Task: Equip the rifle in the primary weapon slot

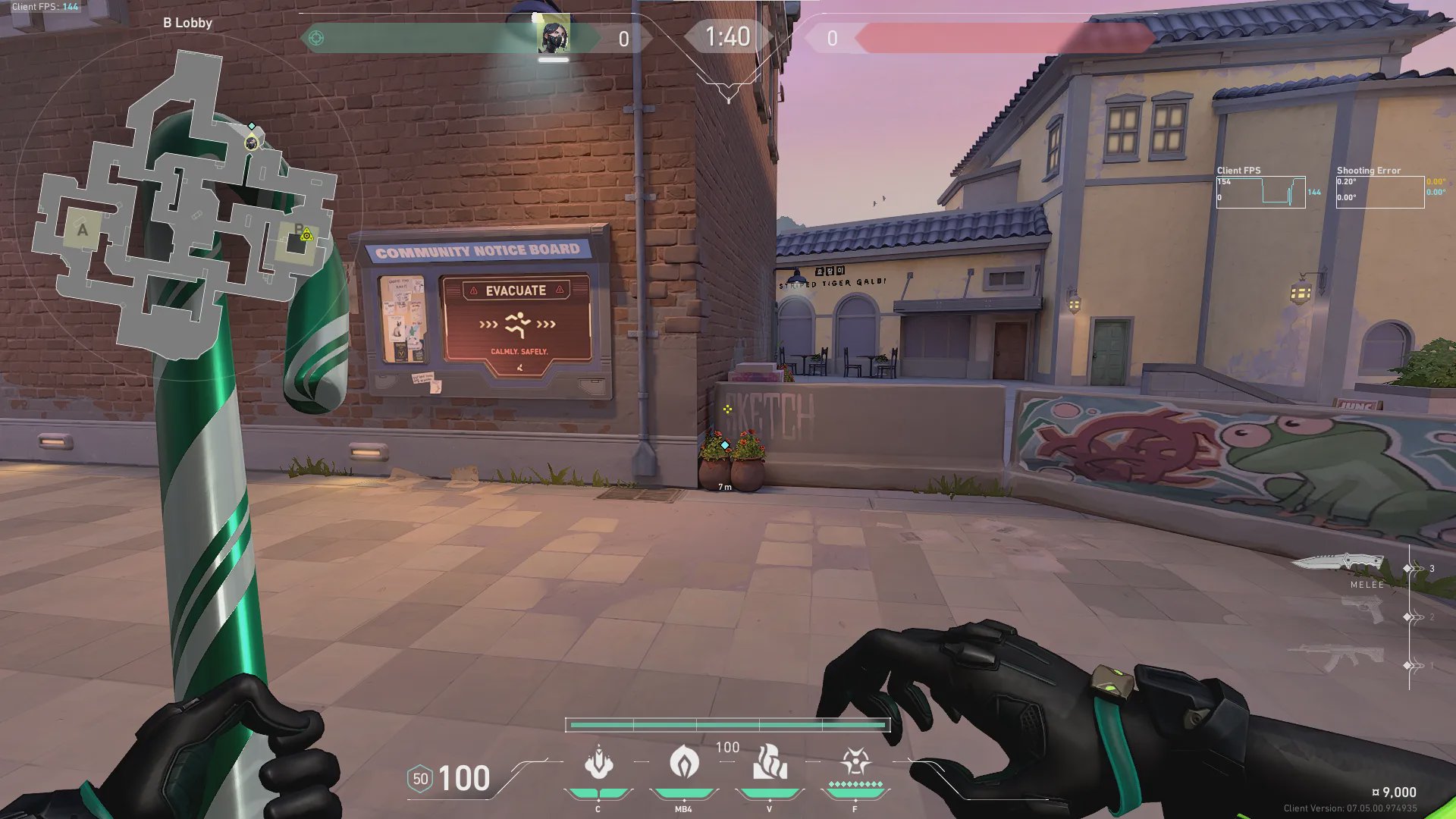Action: click(1336, 657)
